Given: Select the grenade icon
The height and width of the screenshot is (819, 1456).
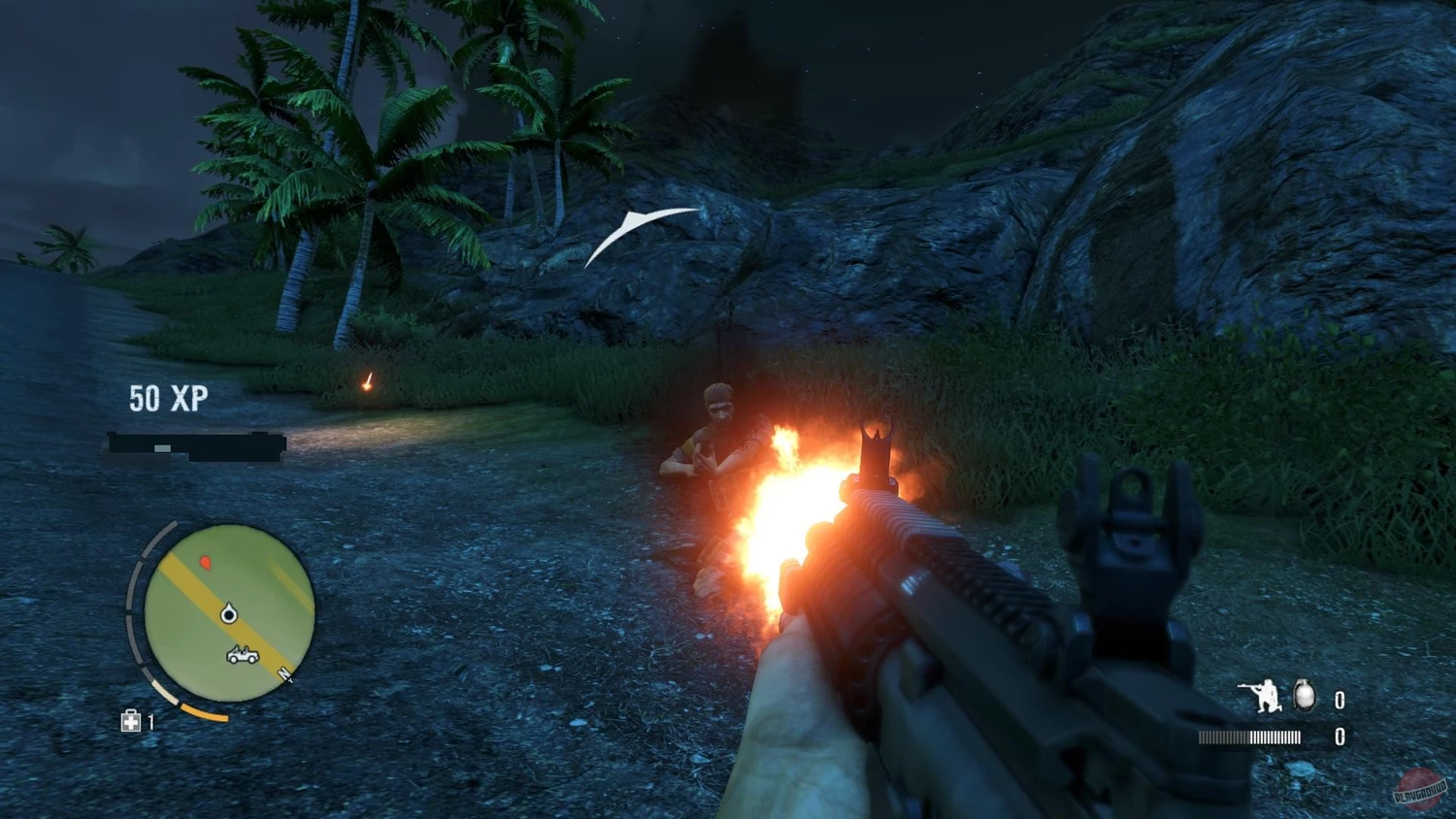Looking at the screenshot, I should tap(1305, 696).
